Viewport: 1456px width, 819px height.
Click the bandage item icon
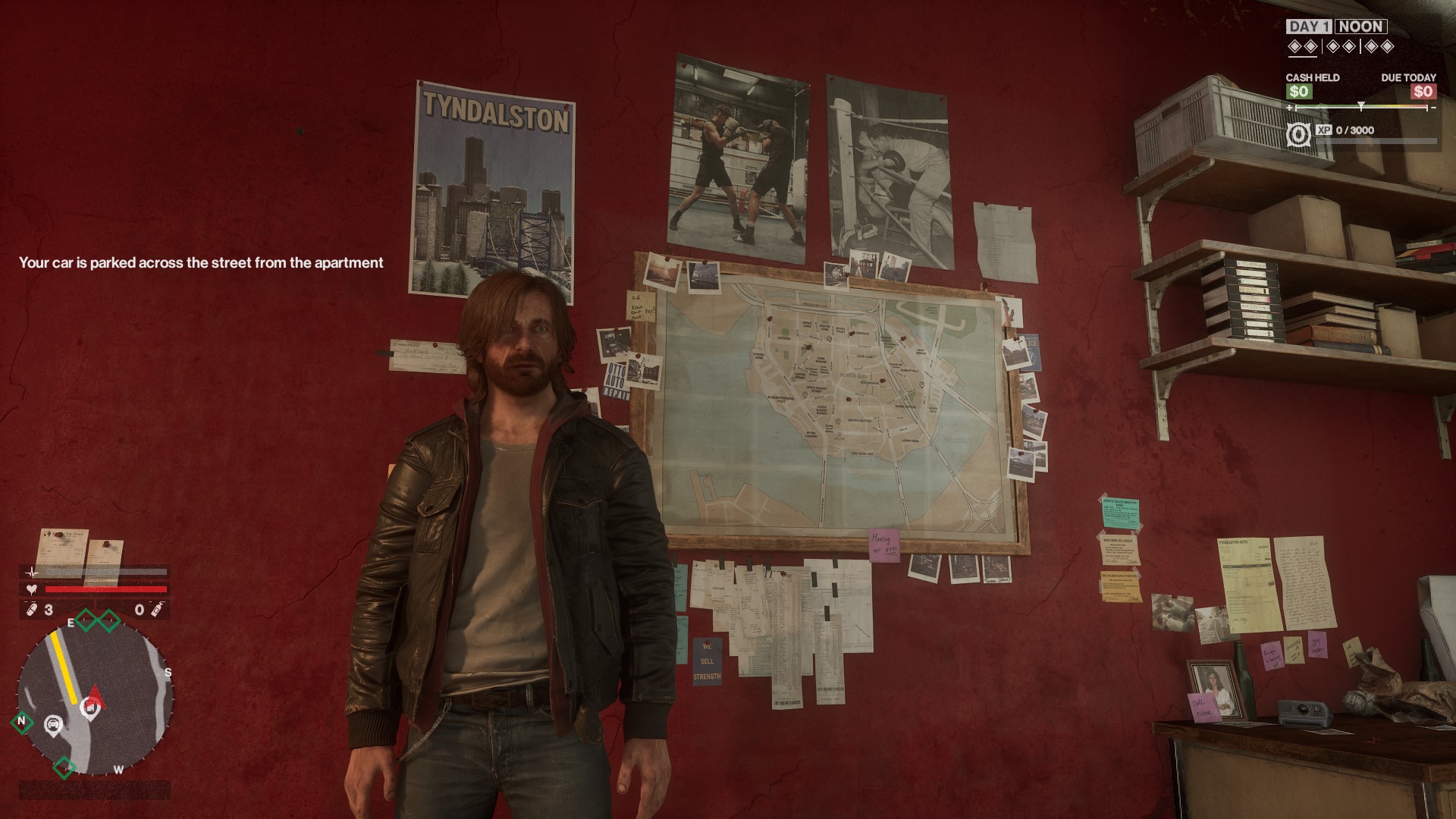pos(32,610)
